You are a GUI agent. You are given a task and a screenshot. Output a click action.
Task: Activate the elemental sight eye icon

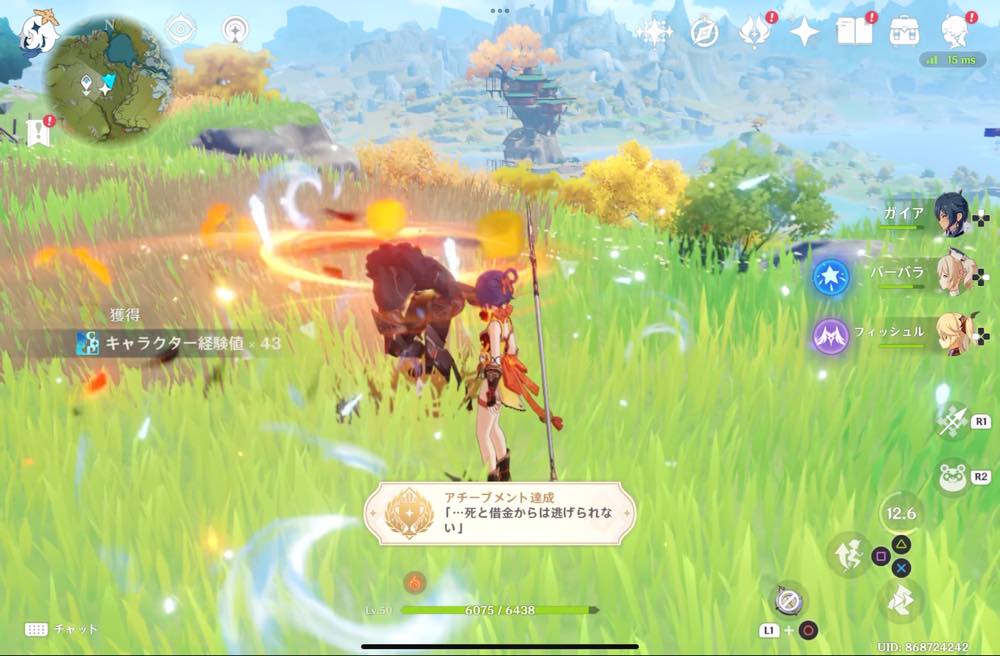[x=180, y=30]
